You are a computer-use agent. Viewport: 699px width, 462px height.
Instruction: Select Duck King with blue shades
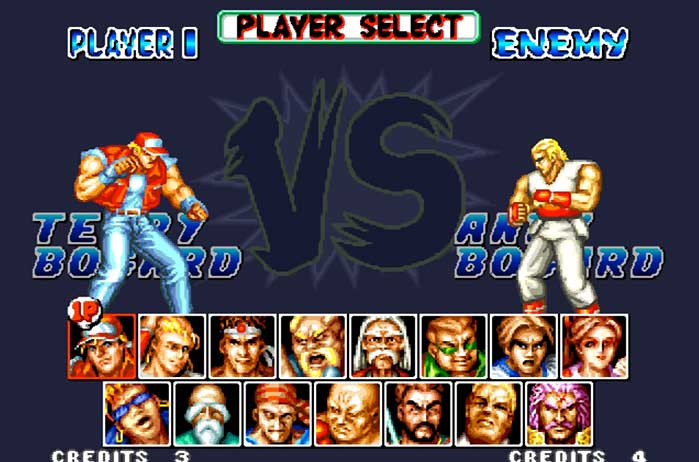137,413
